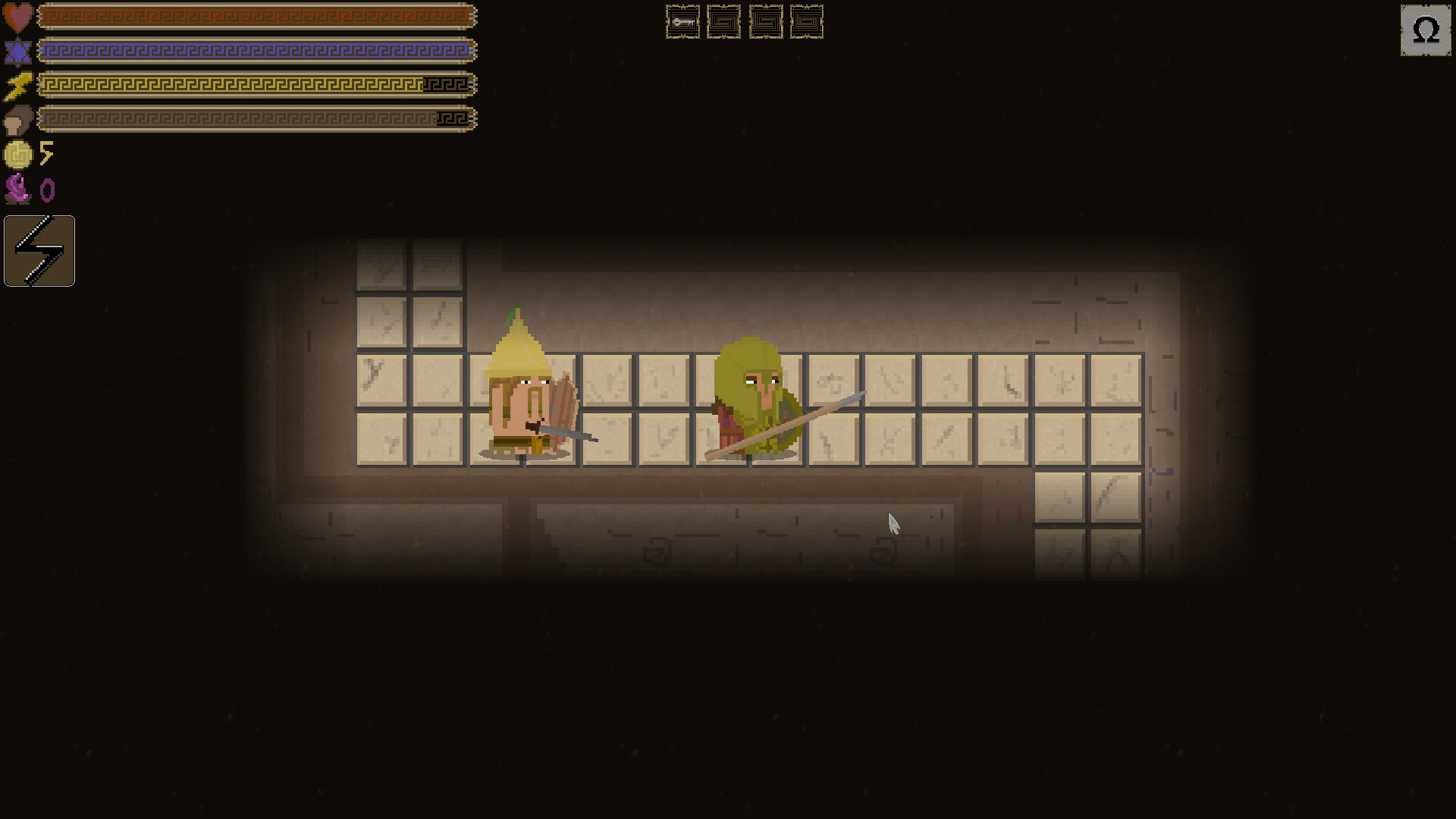Click the red health bar
Image resolution: width=1456 pixels, height=819 pixels.
pos(258,15)
